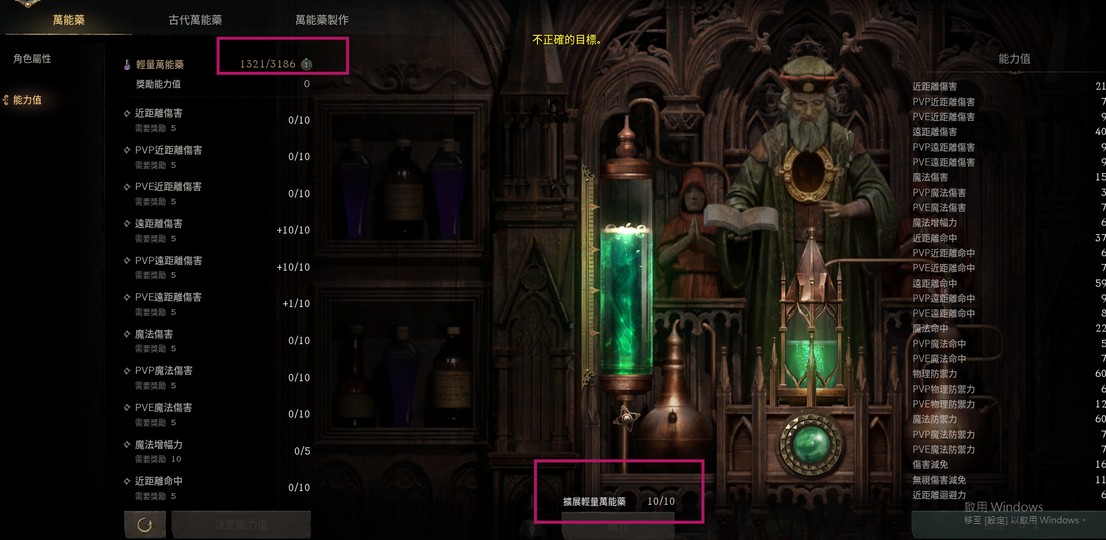The height and width of the screenshot is (540, 1106).
Task: Choose 能力值 in the side menu
Action: pyautogui.click(x=27, y=100)
